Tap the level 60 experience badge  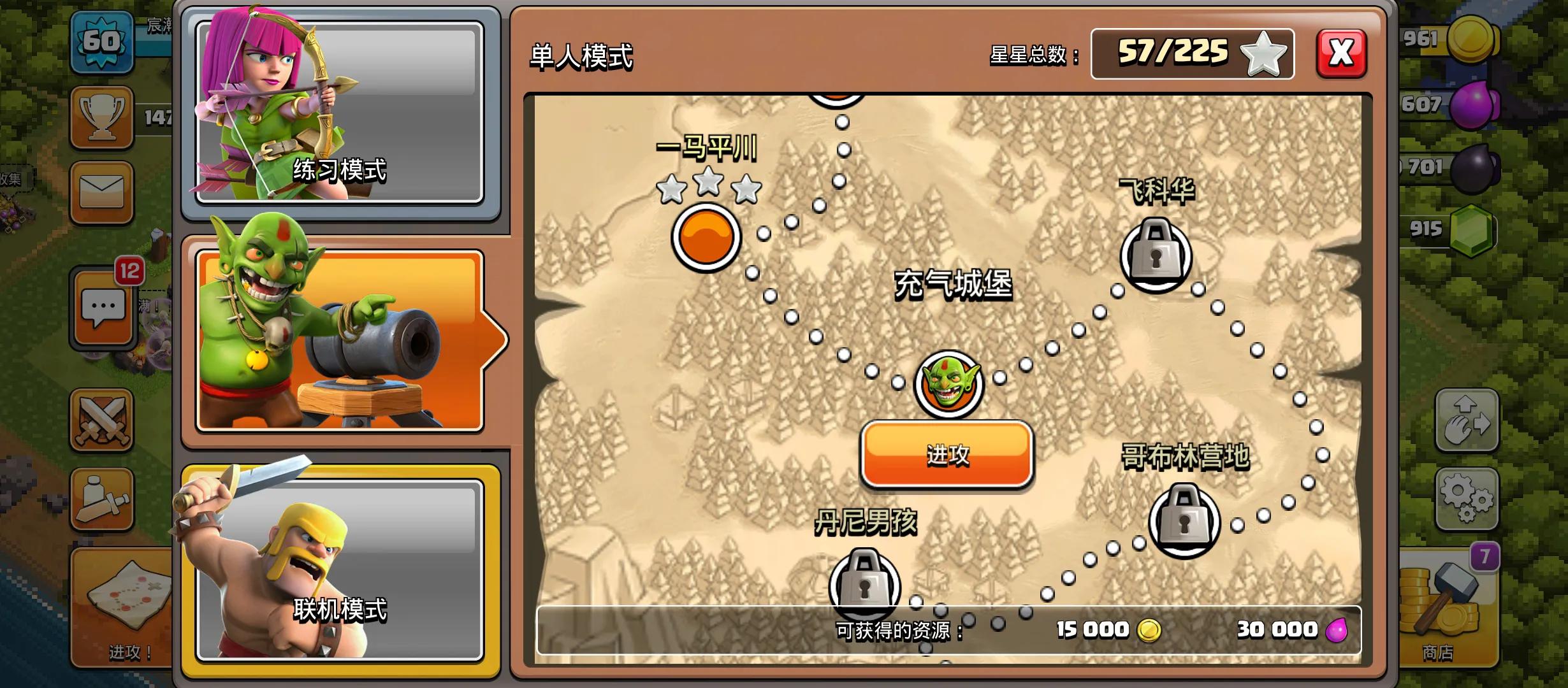pyautogui.click(x=102, y=42)
